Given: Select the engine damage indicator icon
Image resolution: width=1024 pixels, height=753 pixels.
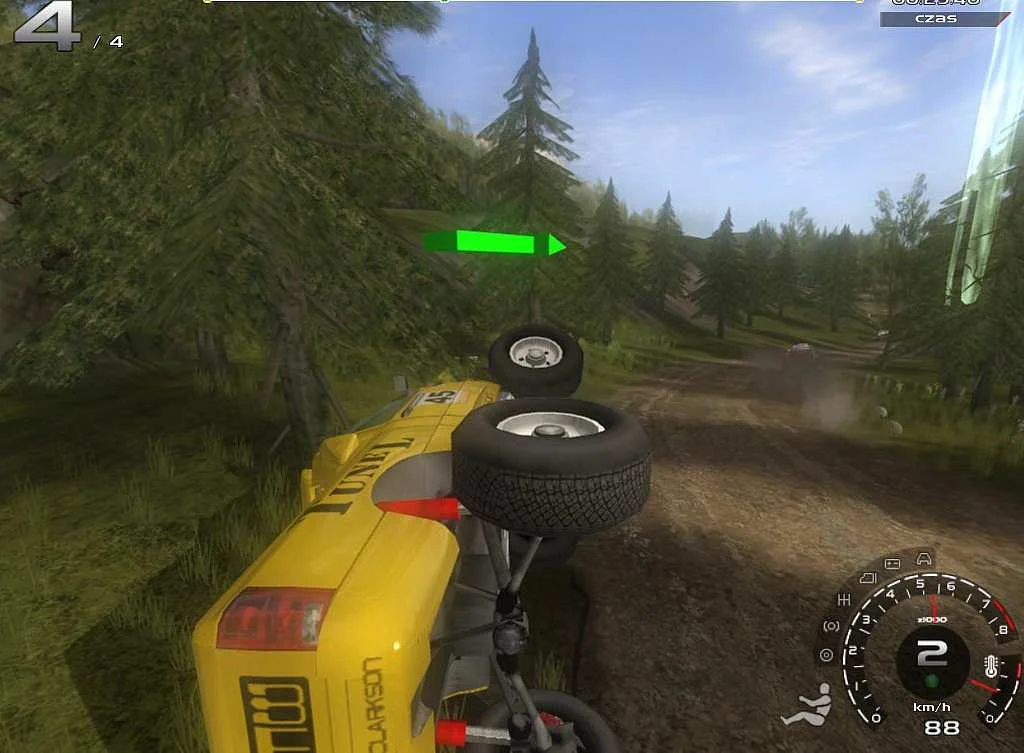Looking at the screenshot, I should [x=866, y=577].
